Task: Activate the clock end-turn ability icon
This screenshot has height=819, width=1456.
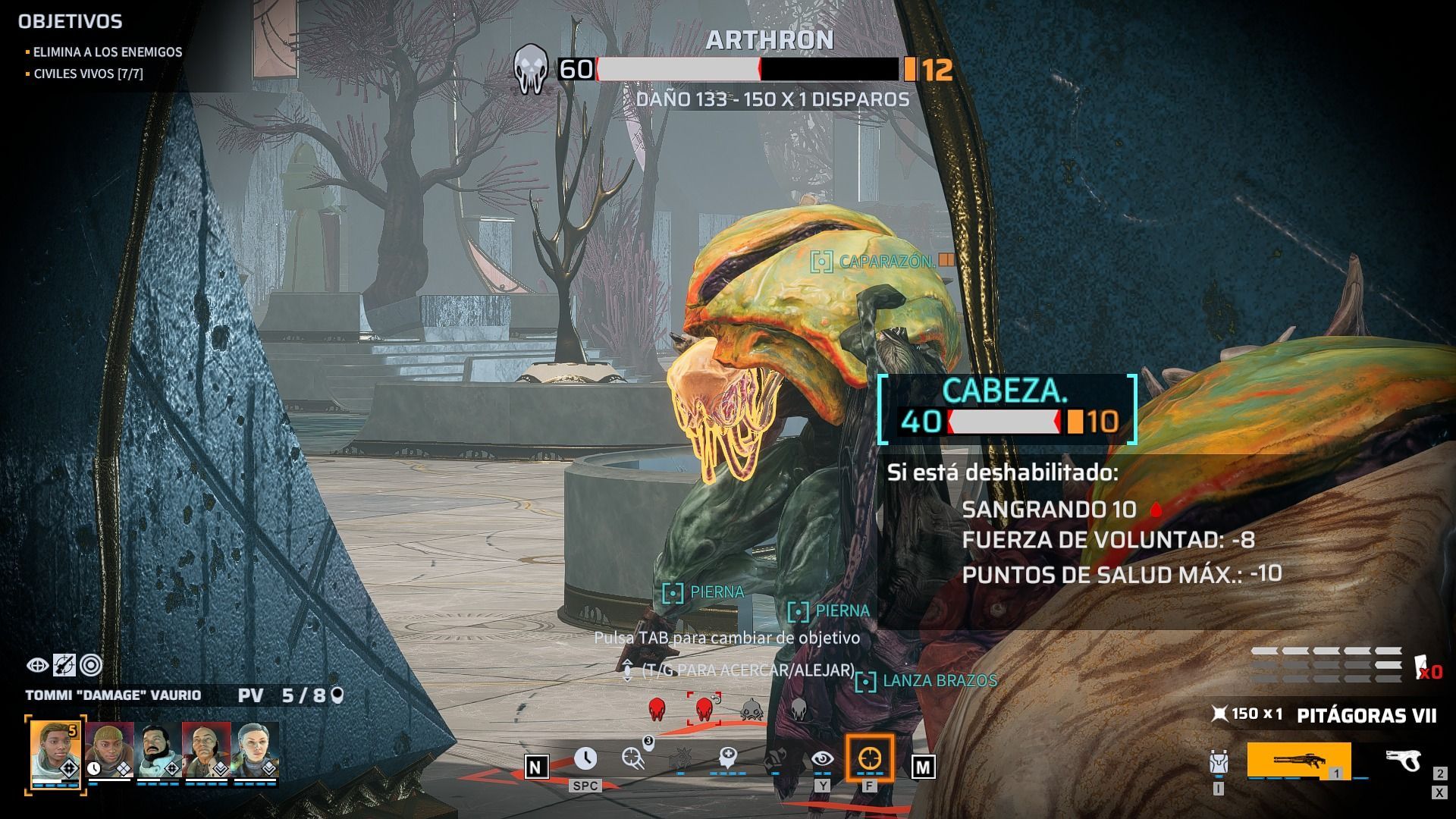Action: (585, 758)
